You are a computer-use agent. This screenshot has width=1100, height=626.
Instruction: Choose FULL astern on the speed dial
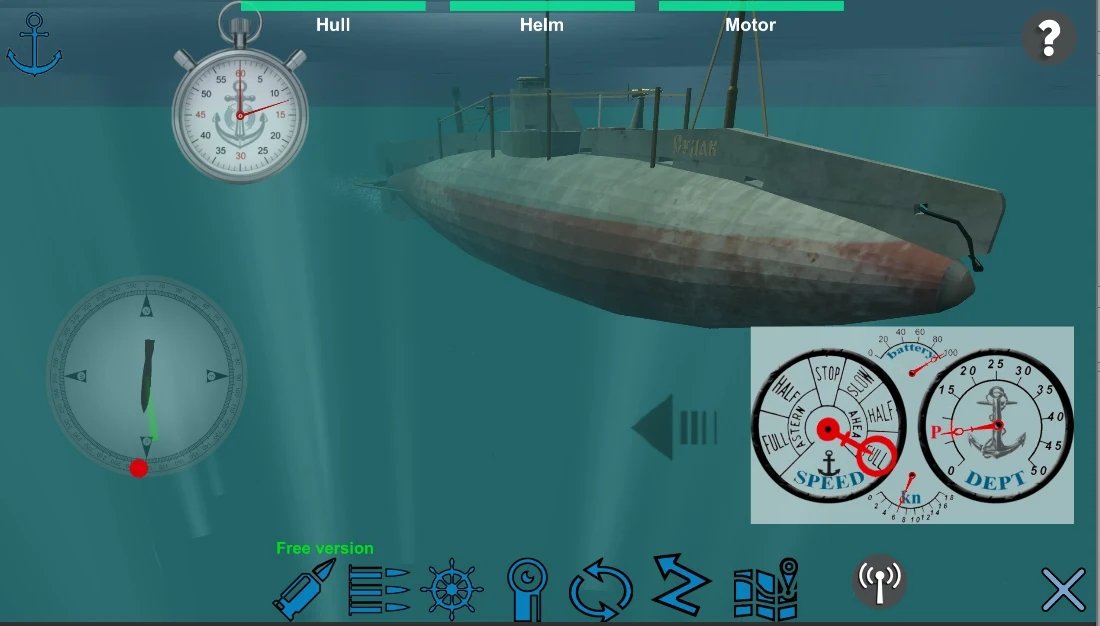tap(774, 442)
